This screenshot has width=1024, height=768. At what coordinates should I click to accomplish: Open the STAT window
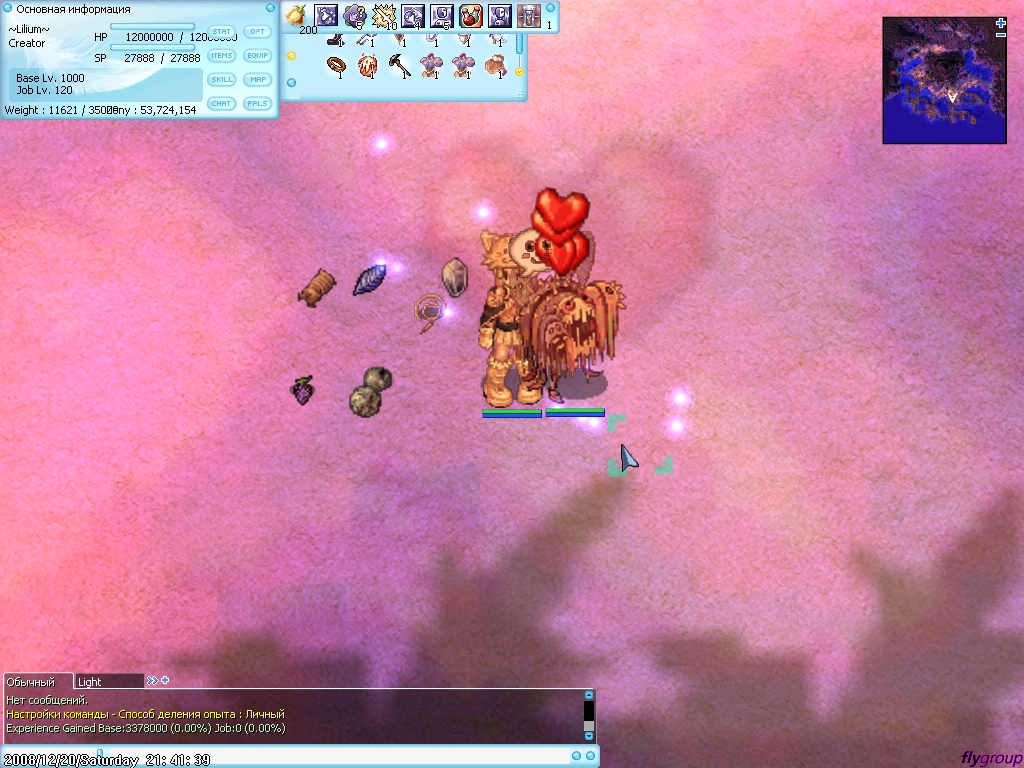(222, 32)
